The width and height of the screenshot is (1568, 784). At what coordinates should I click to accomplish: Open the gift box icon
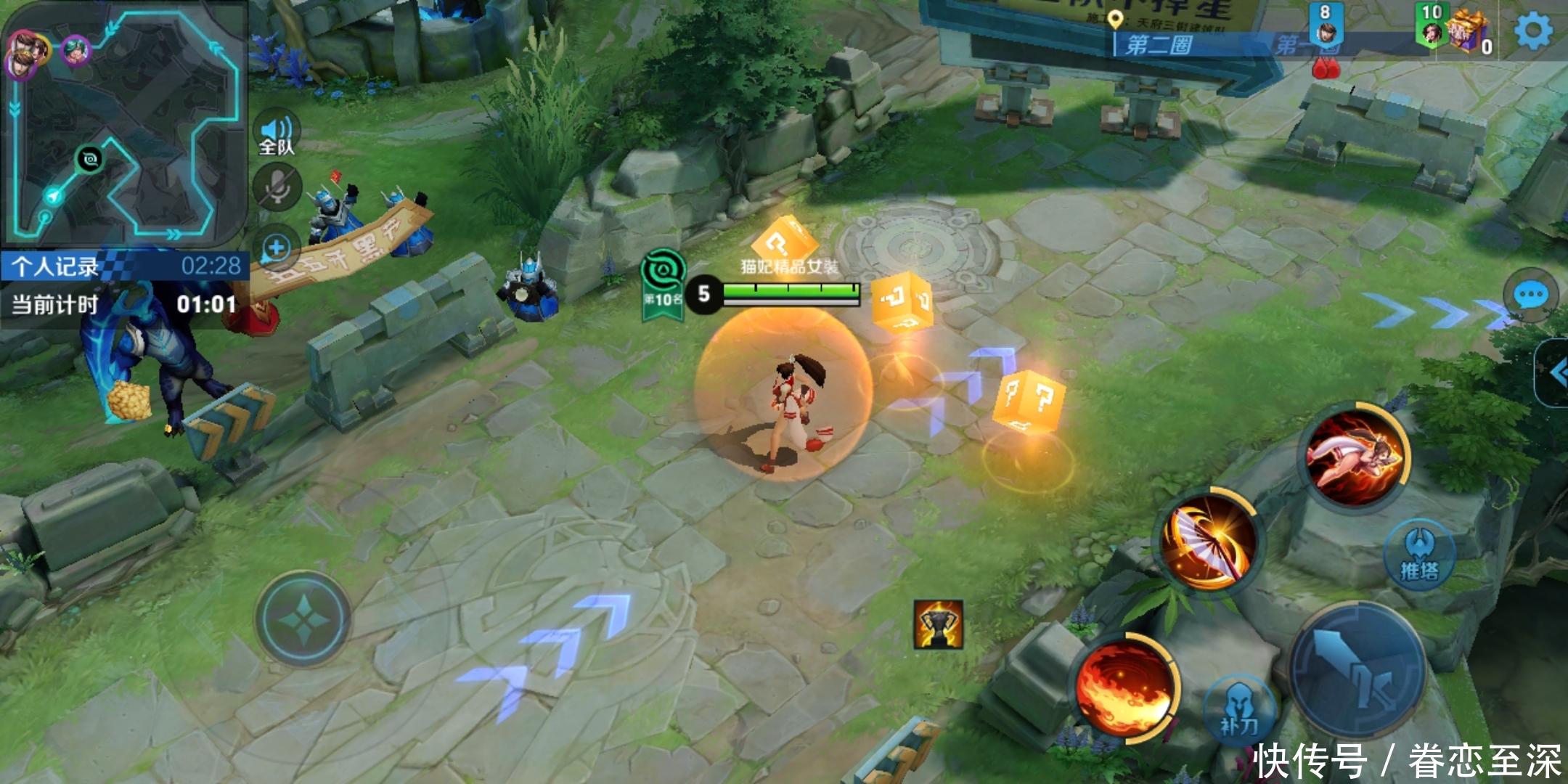[x=1466, y=31]
